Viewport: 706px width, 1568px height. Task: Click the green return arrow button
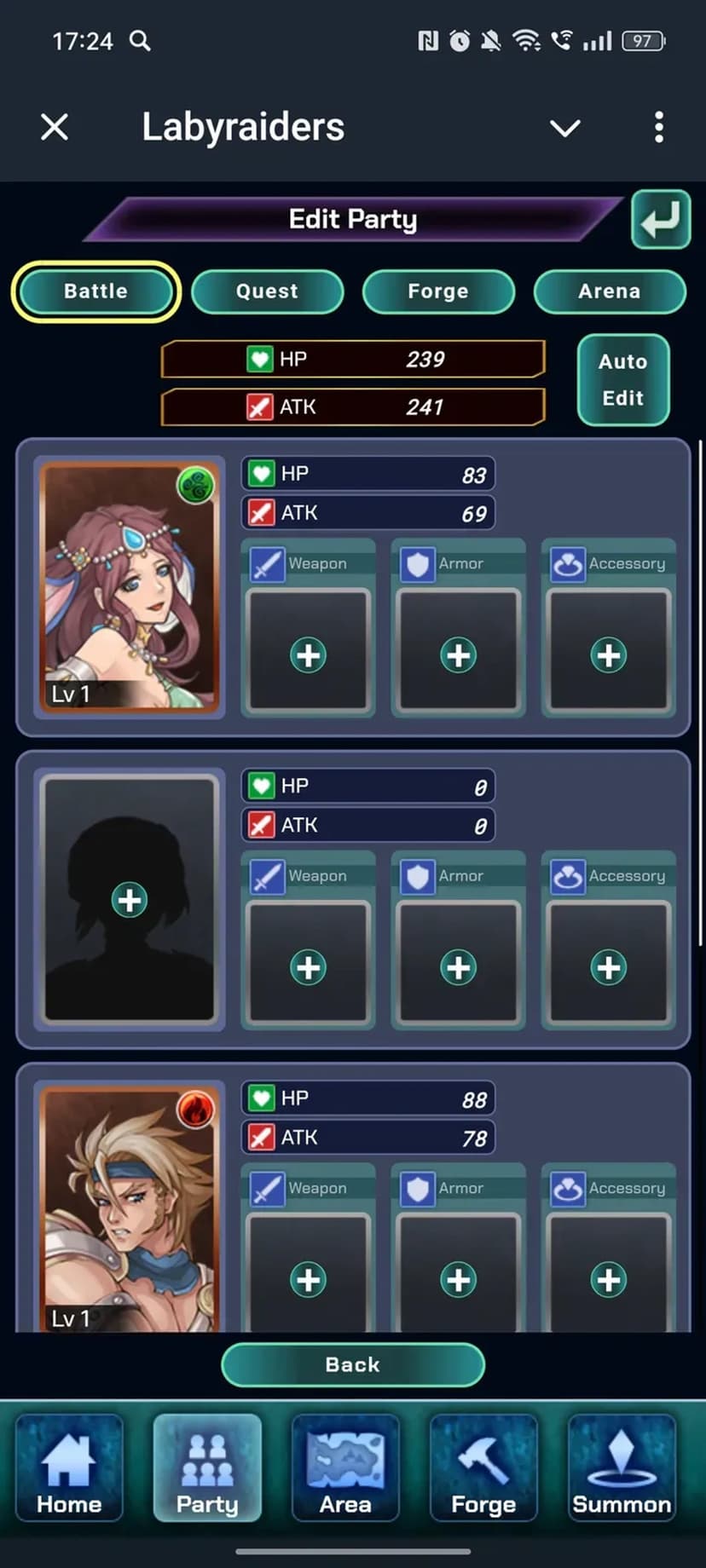660,219
